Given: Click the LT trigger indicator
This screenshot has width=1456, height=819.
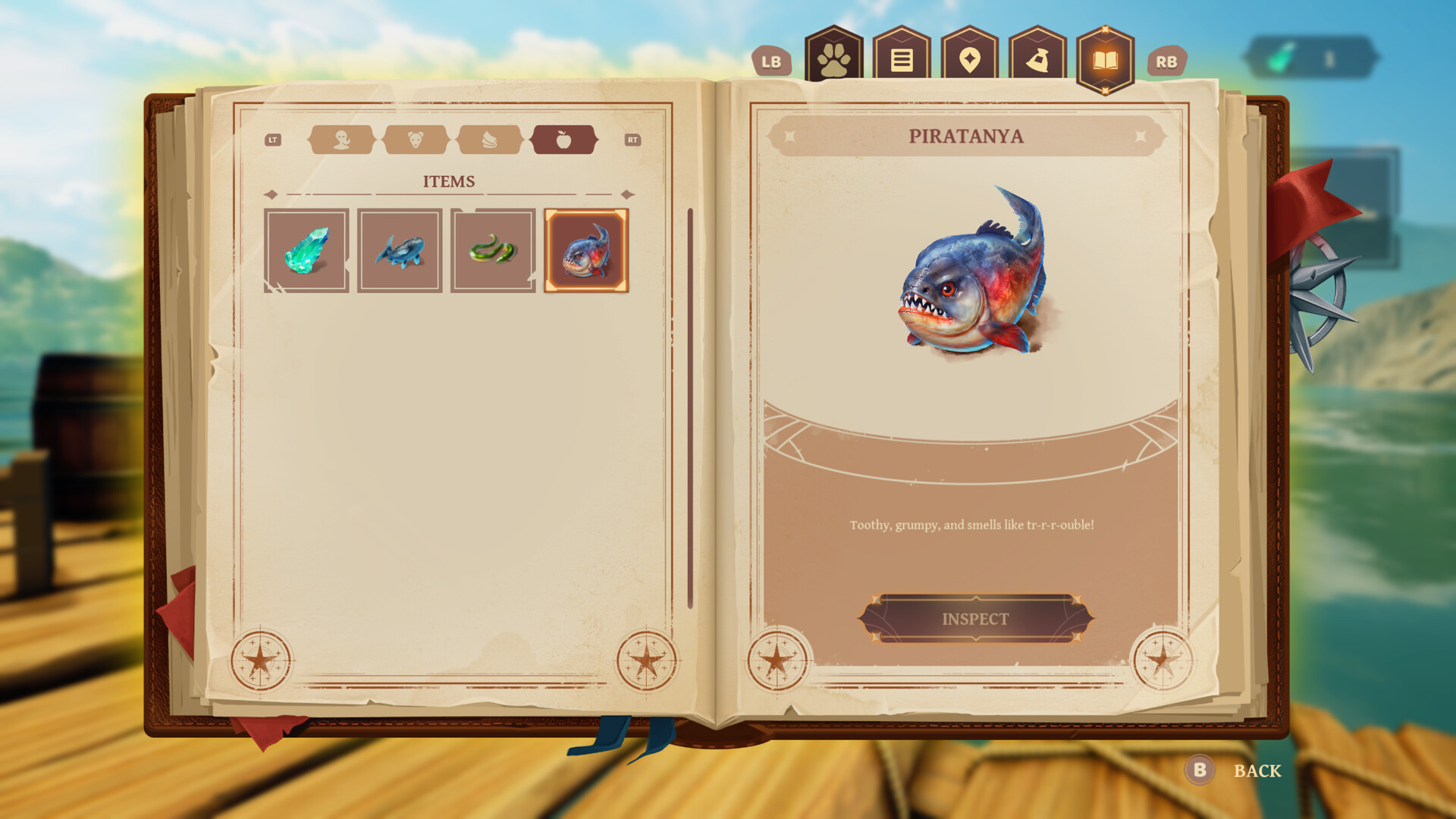Looking at the screenshot, I should click(x=272, y=140).
